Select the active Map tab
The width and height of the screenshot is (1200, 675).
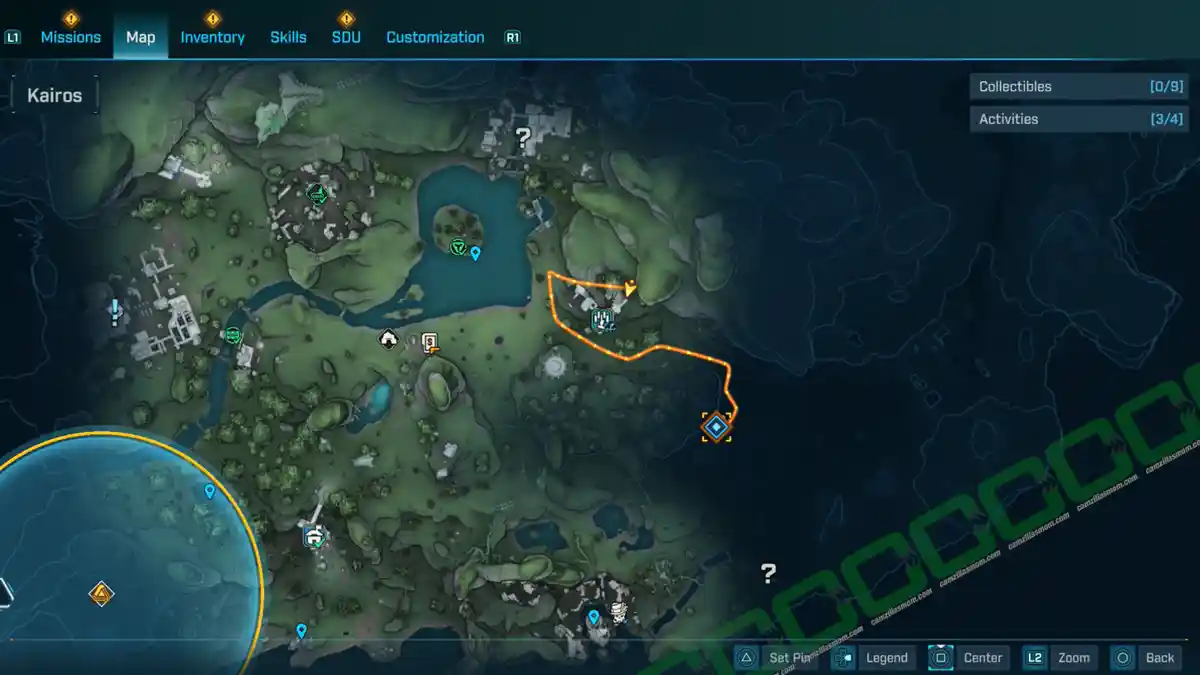coord(140,37)
